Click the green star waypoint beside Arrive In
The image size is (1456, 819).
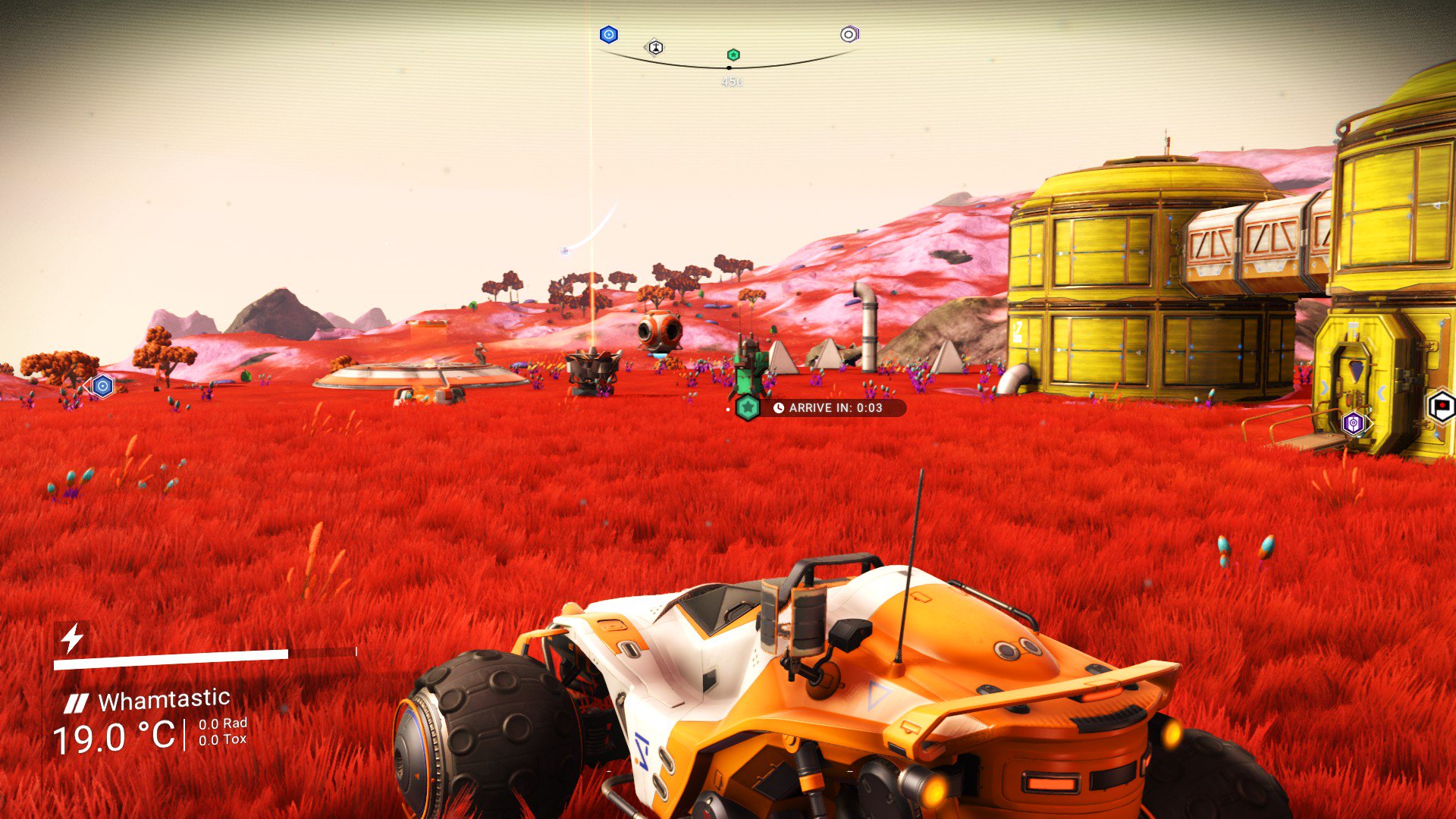(748, 408)
